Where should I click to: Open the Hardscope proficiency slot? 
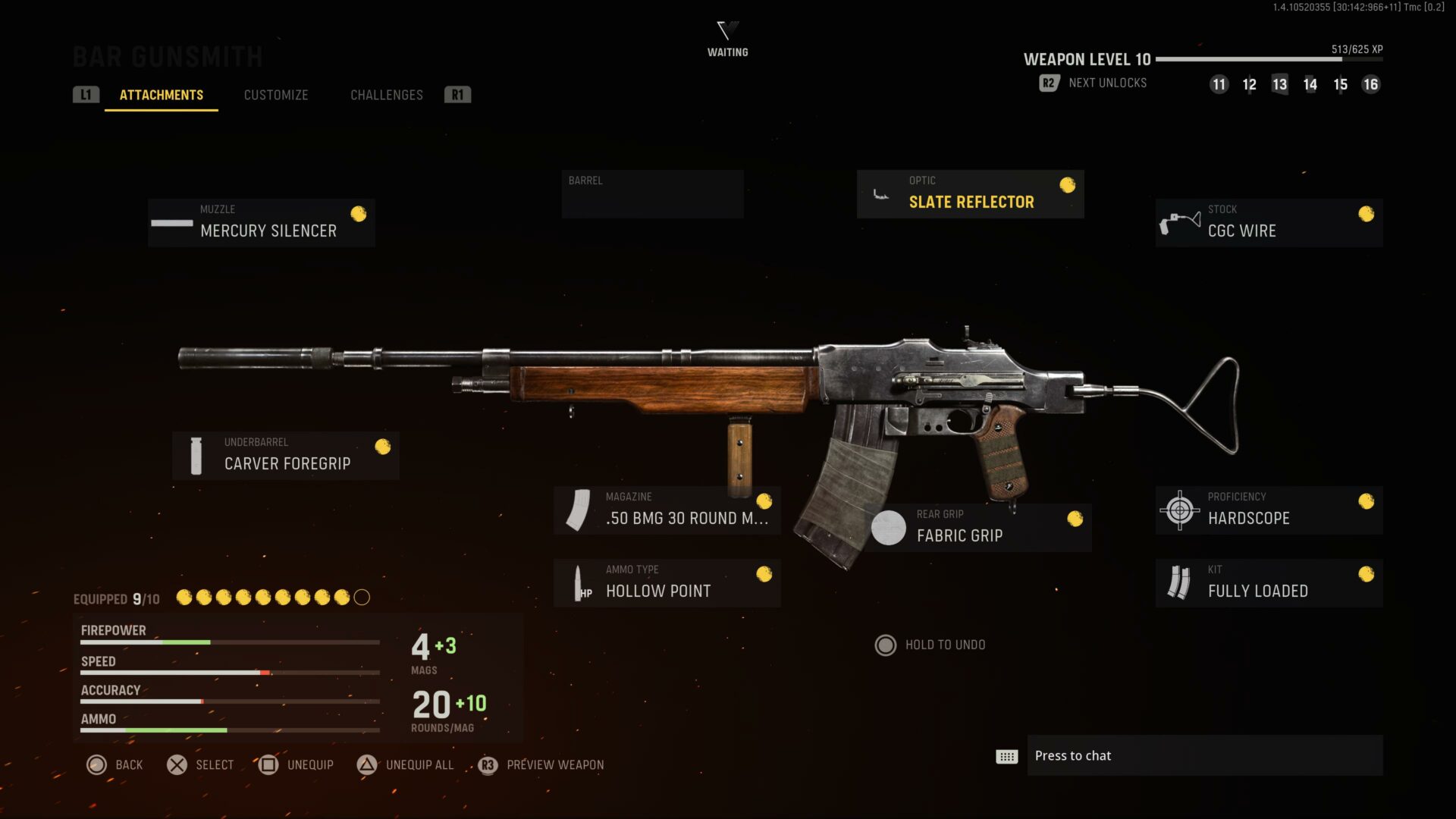1269,510
